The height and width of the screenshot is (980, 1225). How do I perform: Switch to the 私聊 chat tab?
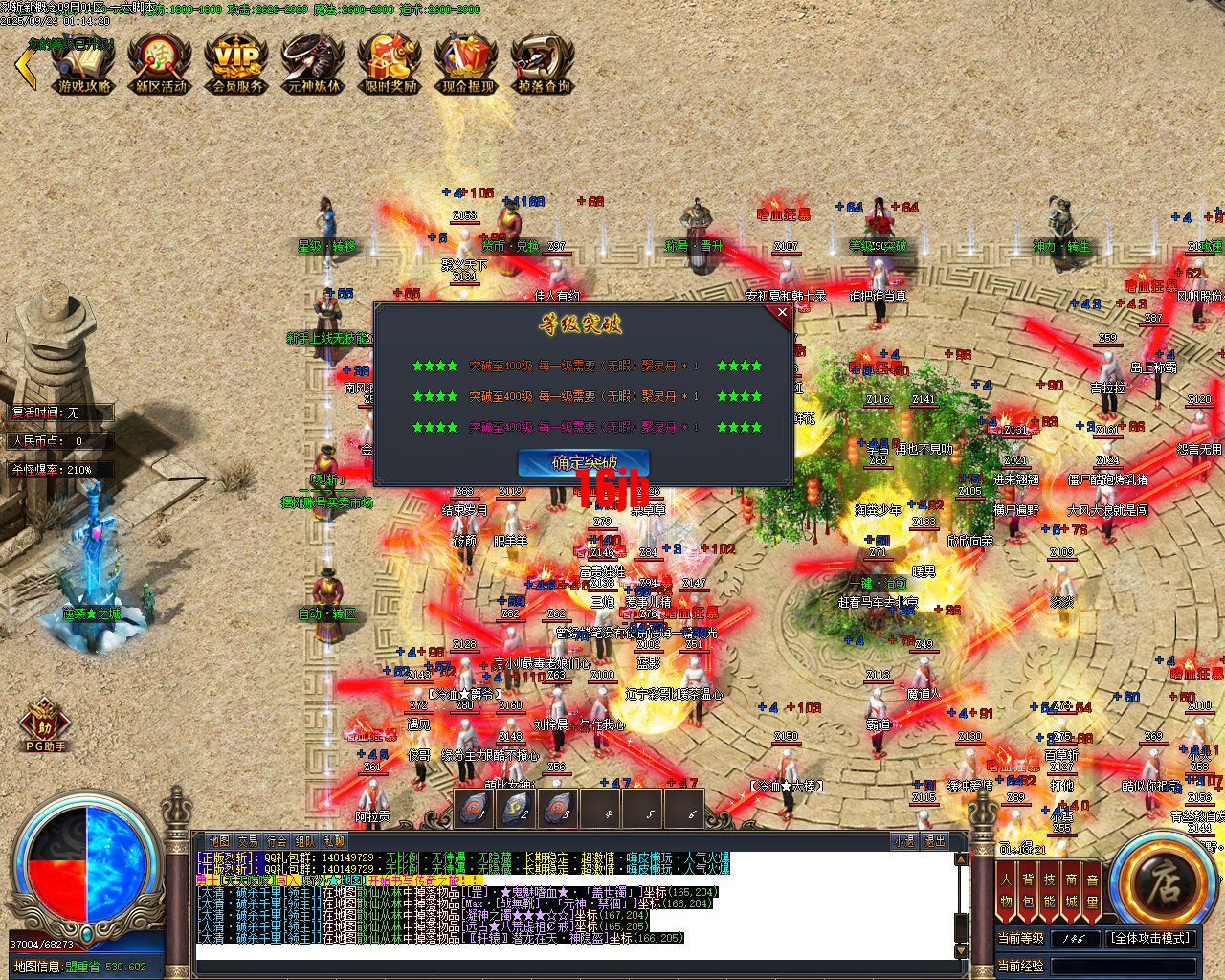tap(334, 840)
